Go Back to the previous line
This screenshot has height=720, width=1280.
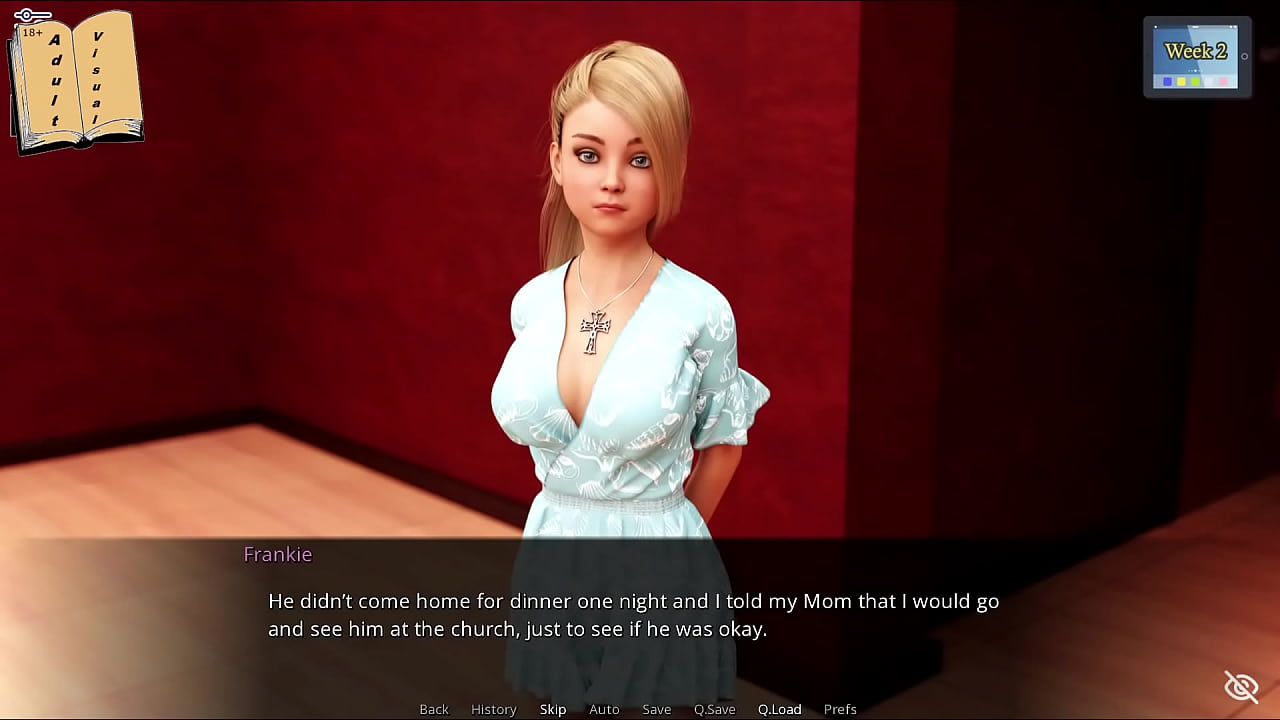434,709
